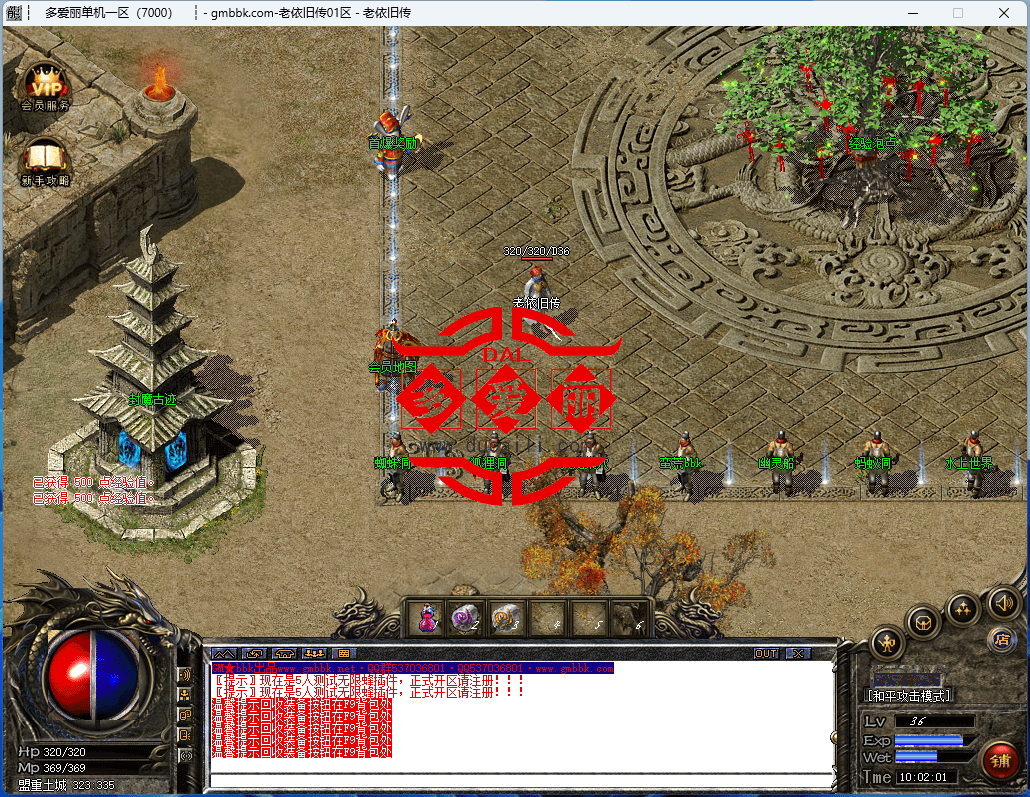Open the 店 shop button
1030x797 pixels.
(1001, 639)
